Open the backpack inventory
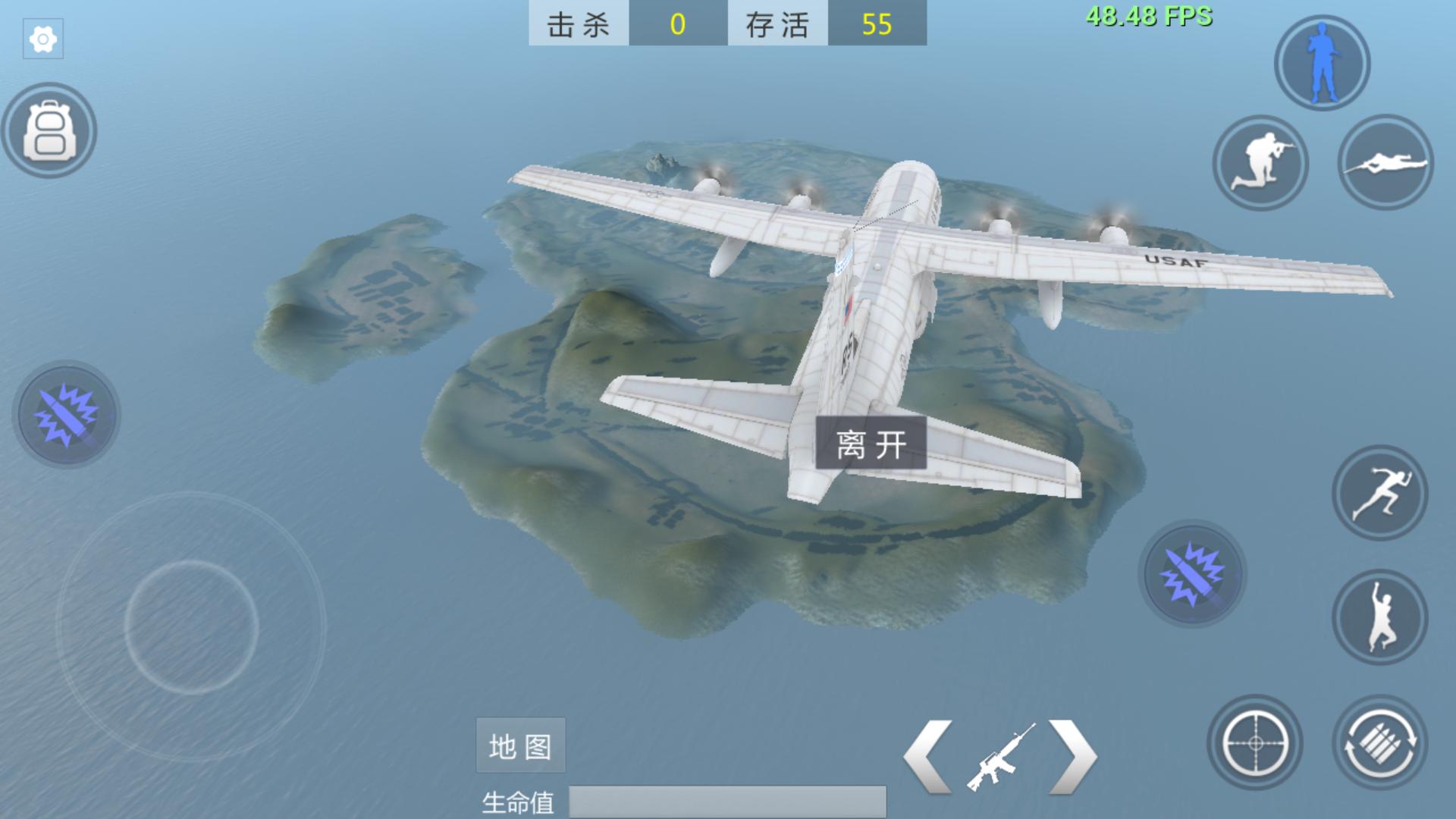The width and height of the screenshot is (1456, 819). coord(49,130)
